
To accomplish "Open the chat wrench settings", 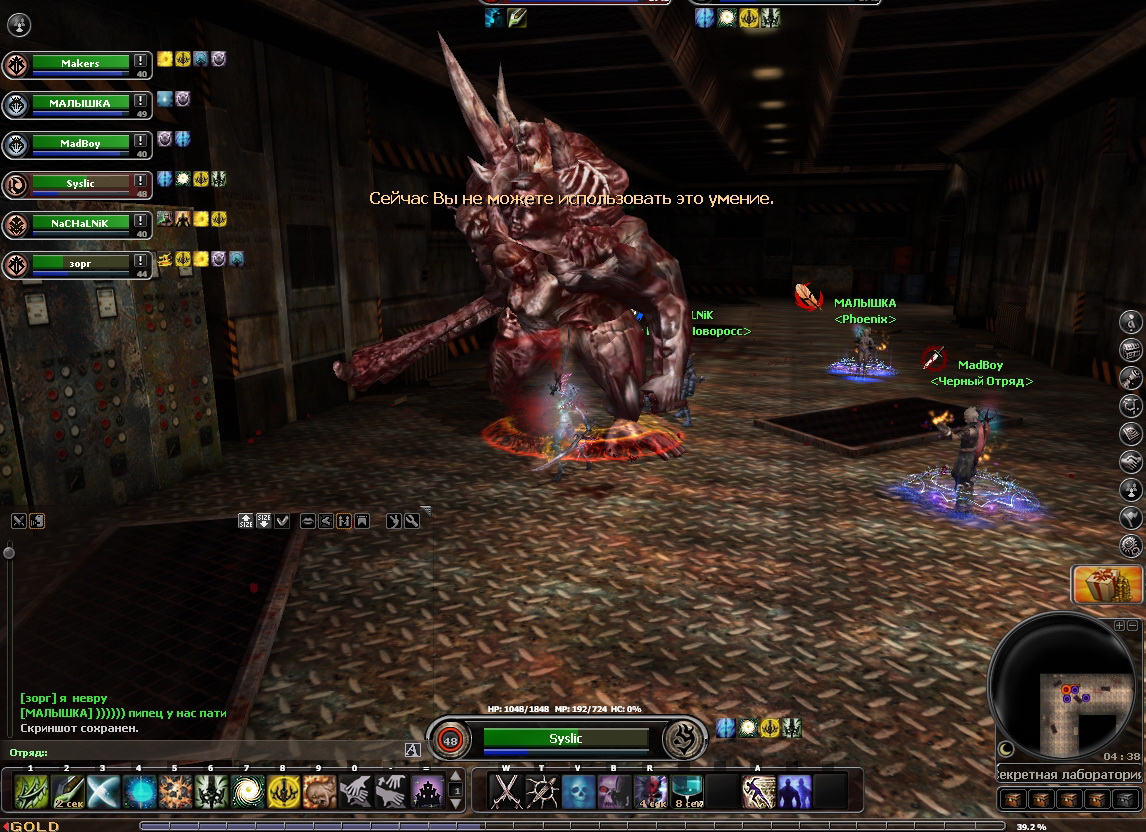I will [x=411, y=520].
